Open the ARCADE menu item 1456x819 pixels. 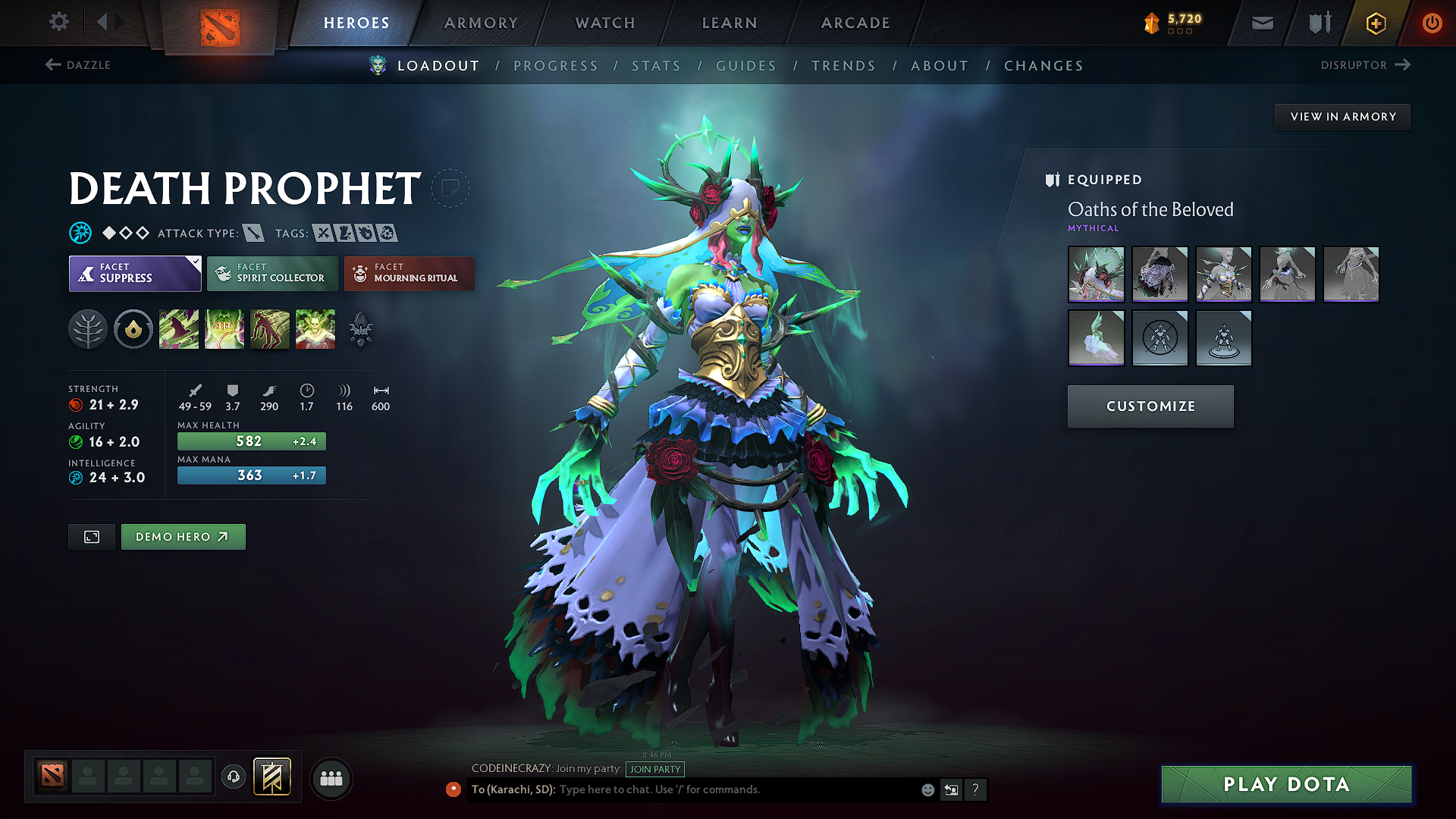[855, 23]
